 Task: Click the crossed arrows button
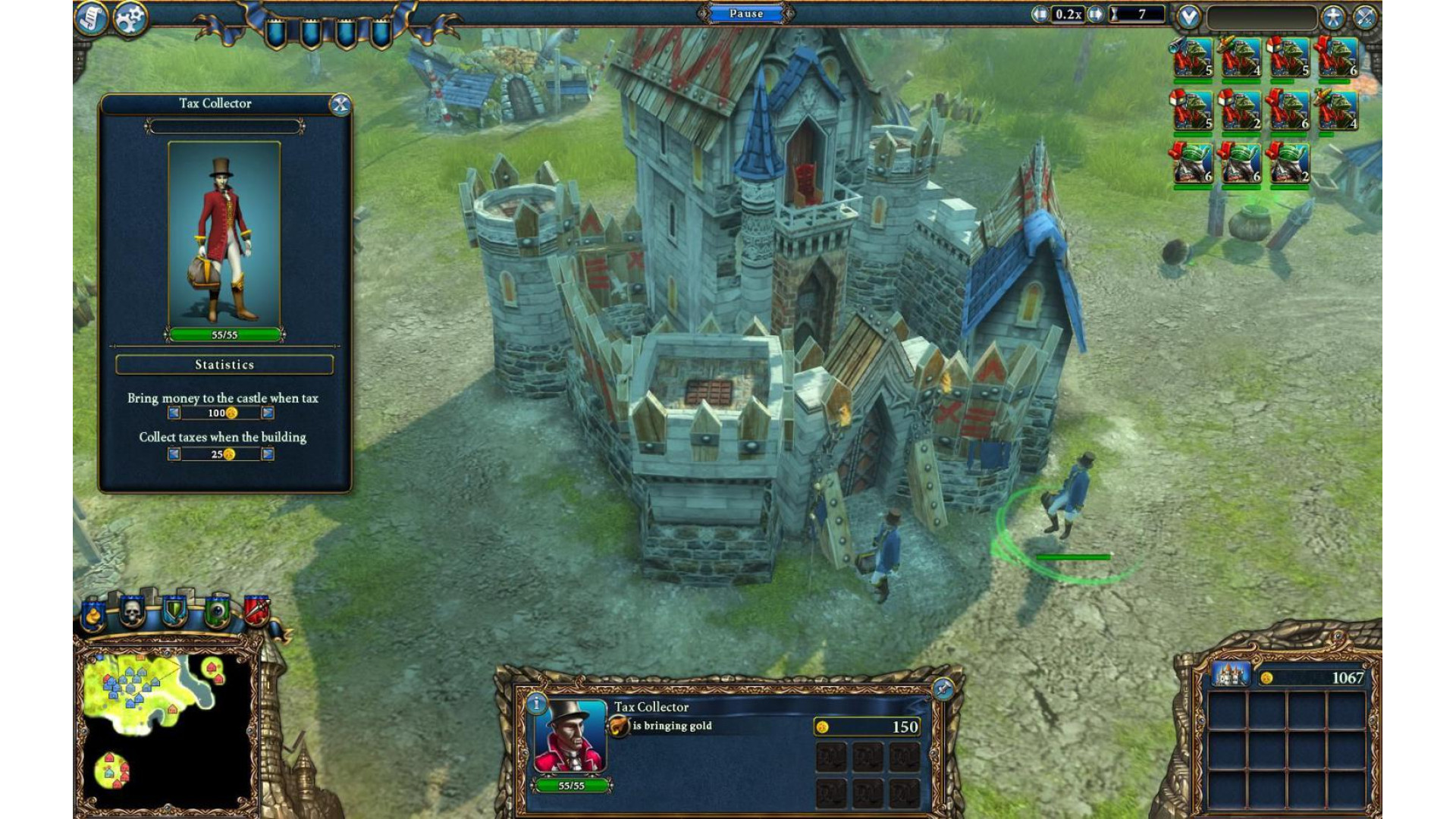click(x=1364, y=17)
